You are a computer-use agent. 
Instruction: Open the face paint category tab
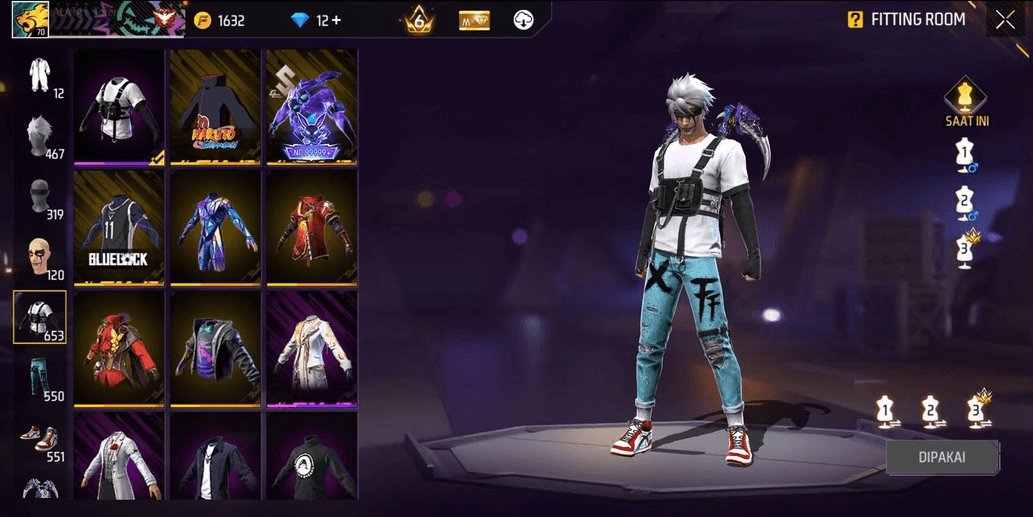(x=39, y=257)
